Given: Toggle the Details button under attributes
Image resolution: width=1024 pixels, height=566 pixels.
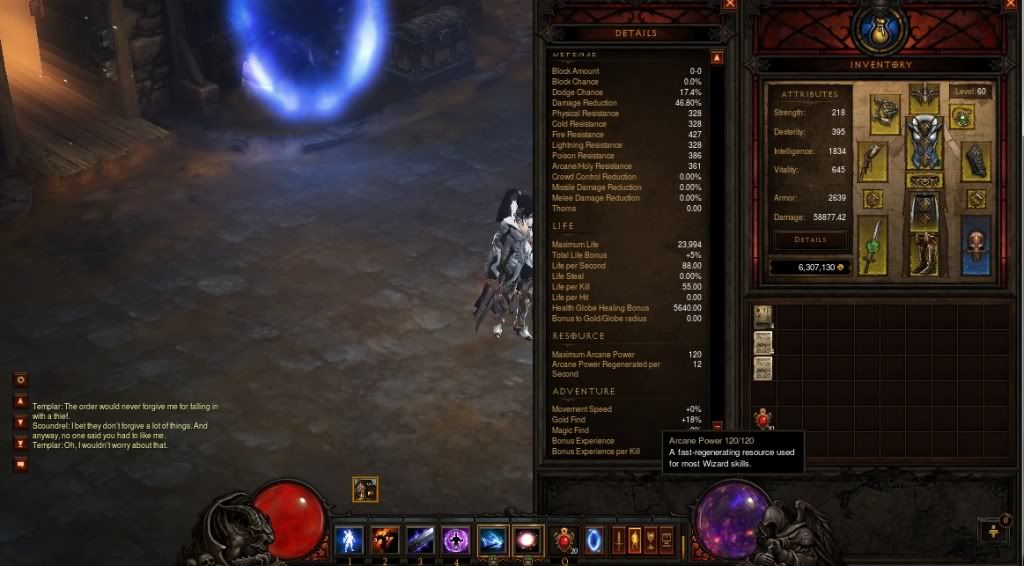Looking at the screenshot, I should click(x=810, y=240).
